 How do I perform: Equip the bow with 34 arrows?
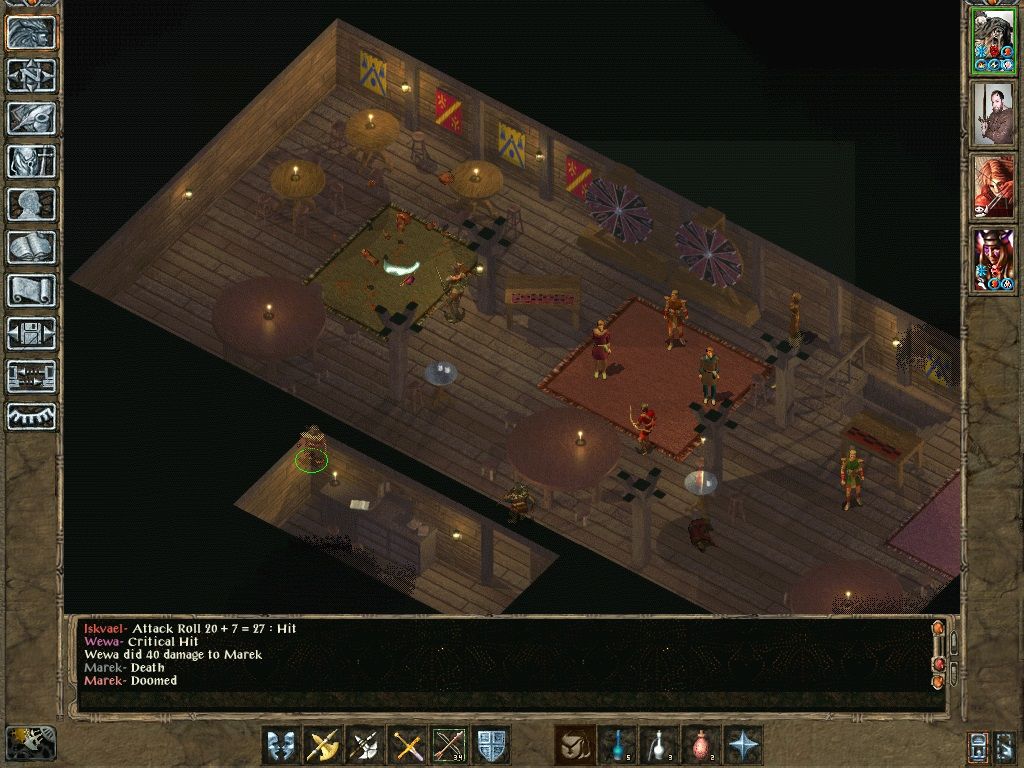[449, 745]
